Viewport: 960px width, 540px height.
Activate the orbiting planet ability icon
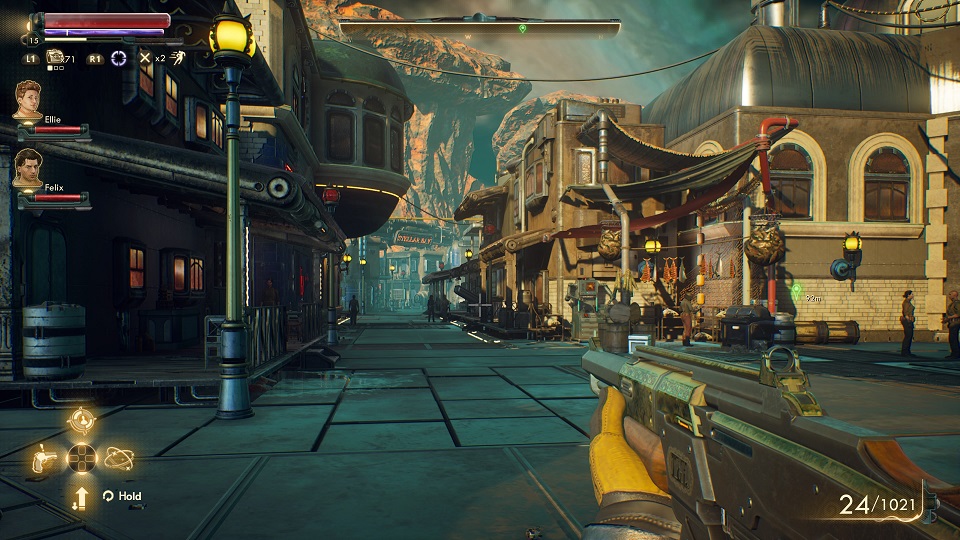point(118,458)
